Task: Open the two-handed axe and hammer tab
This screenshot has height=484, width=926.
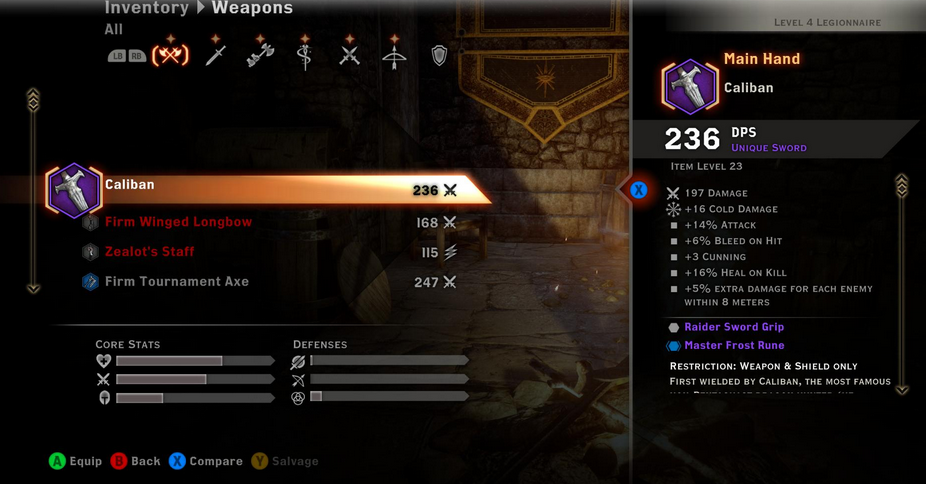Action: click(260, 55)
